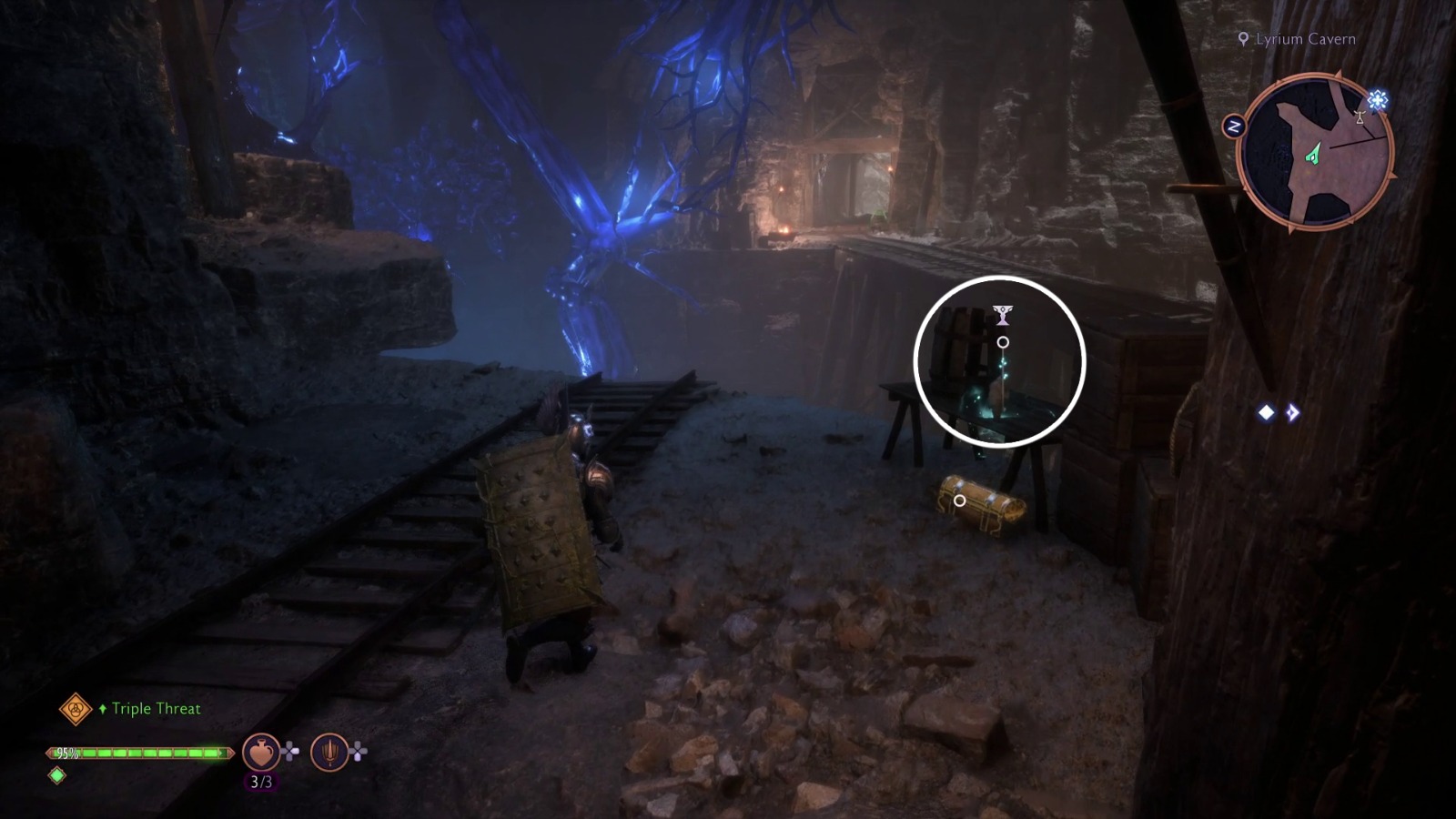Click the Triple Threat buff diamond icon

[76, 708]
